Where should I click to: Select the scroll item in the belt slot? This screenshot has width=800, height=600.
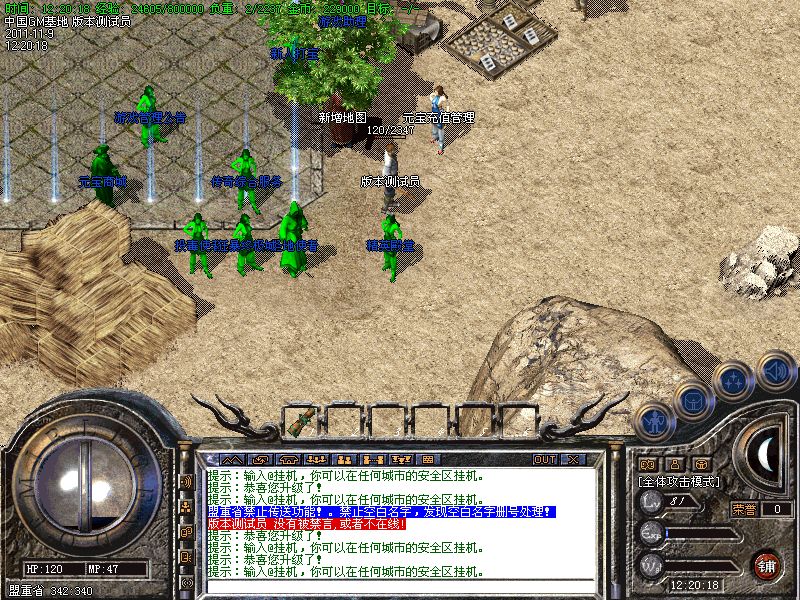coord(299,422)
